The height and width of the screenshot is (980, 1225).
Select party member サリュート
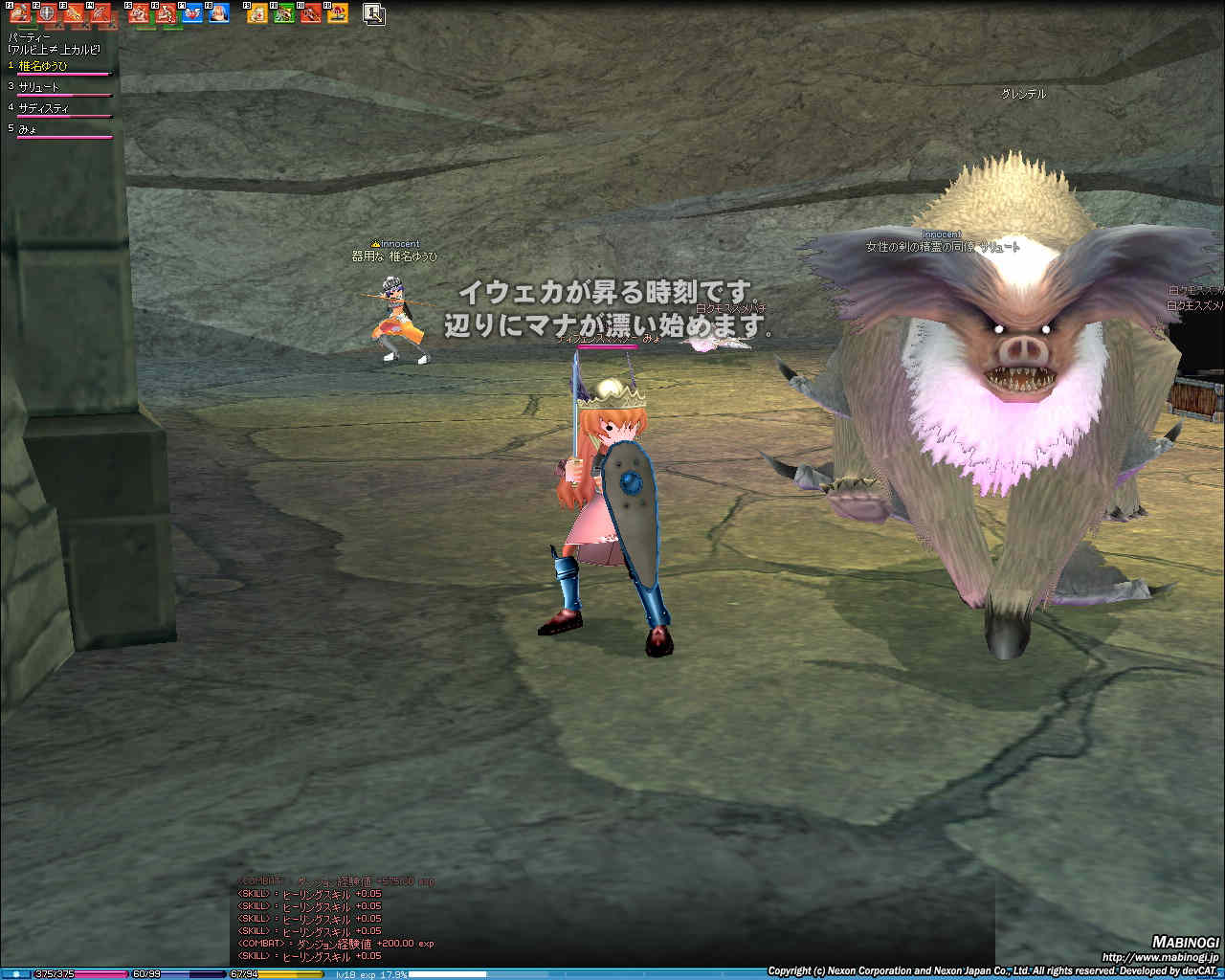38,87
